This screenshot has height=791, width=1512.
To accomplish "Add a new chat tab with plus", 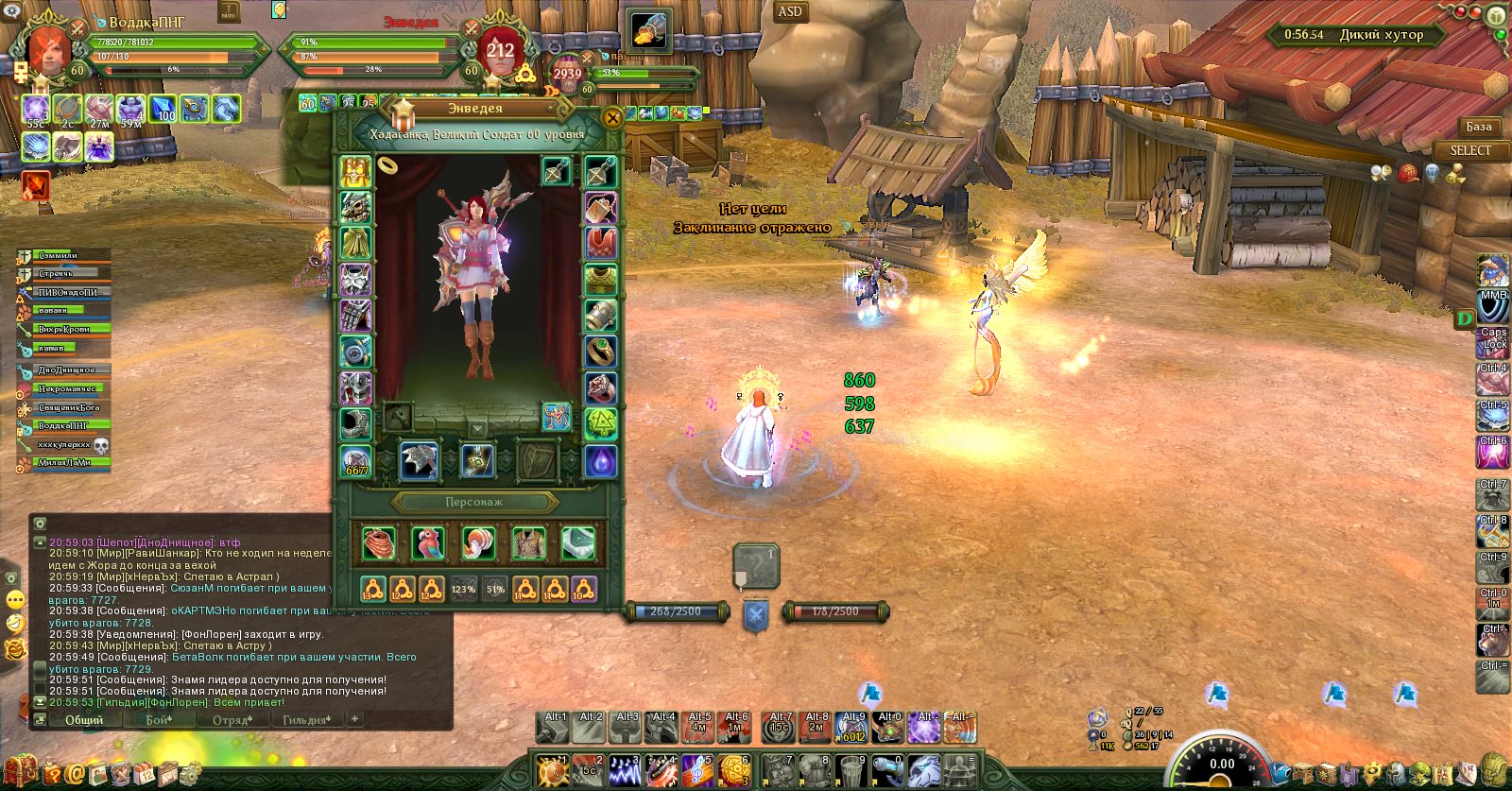I will click(x=354, y=719).
